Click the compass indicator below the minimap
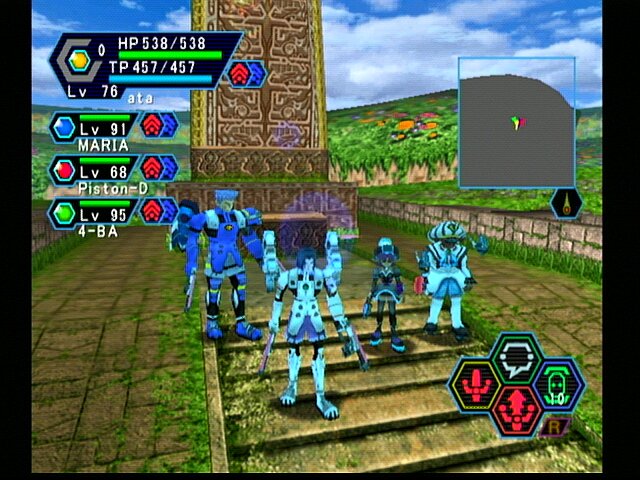 tap(566, 203)
